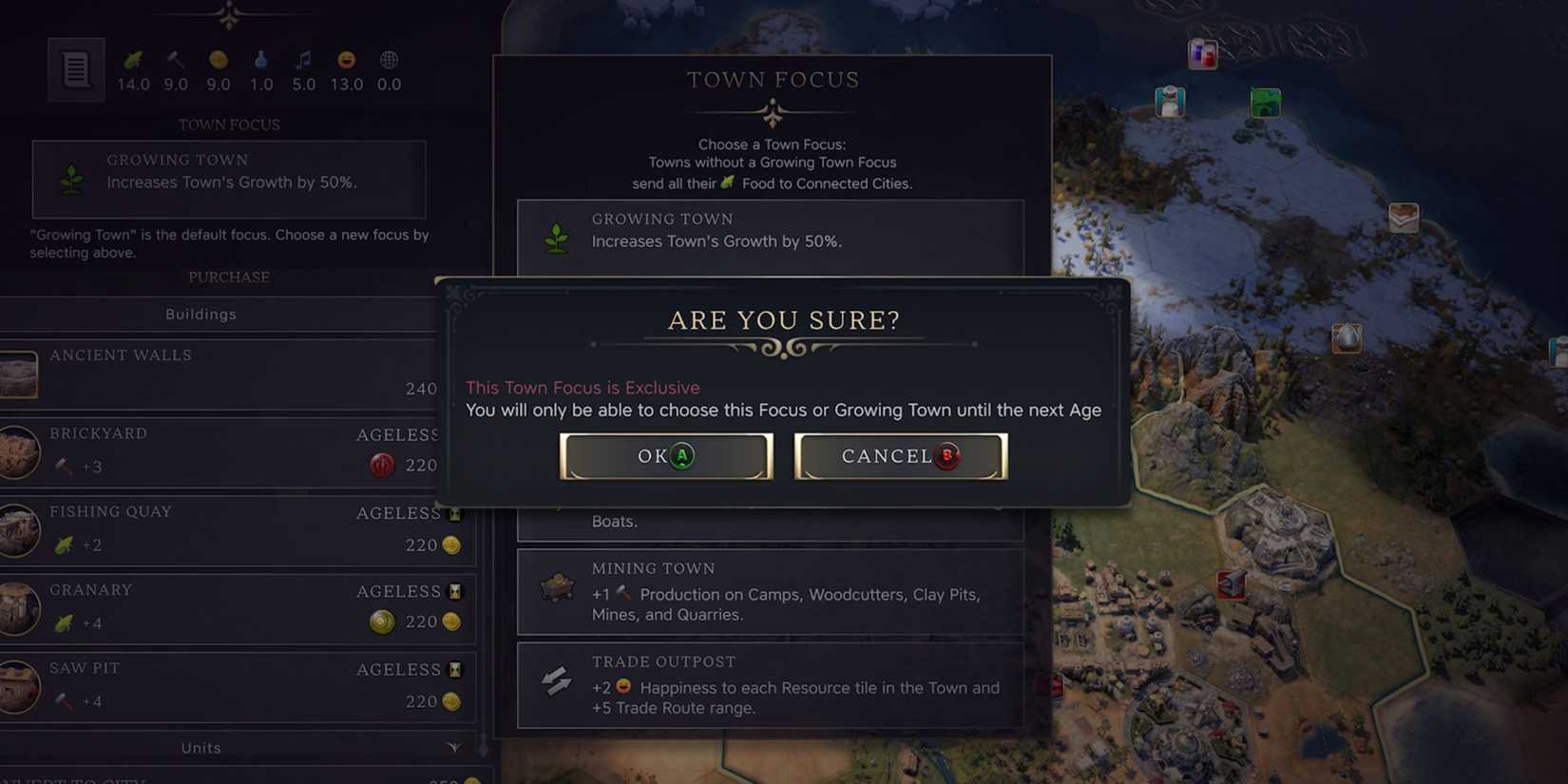The image size is (1568, 784).
Task: Click the Production hammer icon in the yield bar
Action: click(175, 60)
